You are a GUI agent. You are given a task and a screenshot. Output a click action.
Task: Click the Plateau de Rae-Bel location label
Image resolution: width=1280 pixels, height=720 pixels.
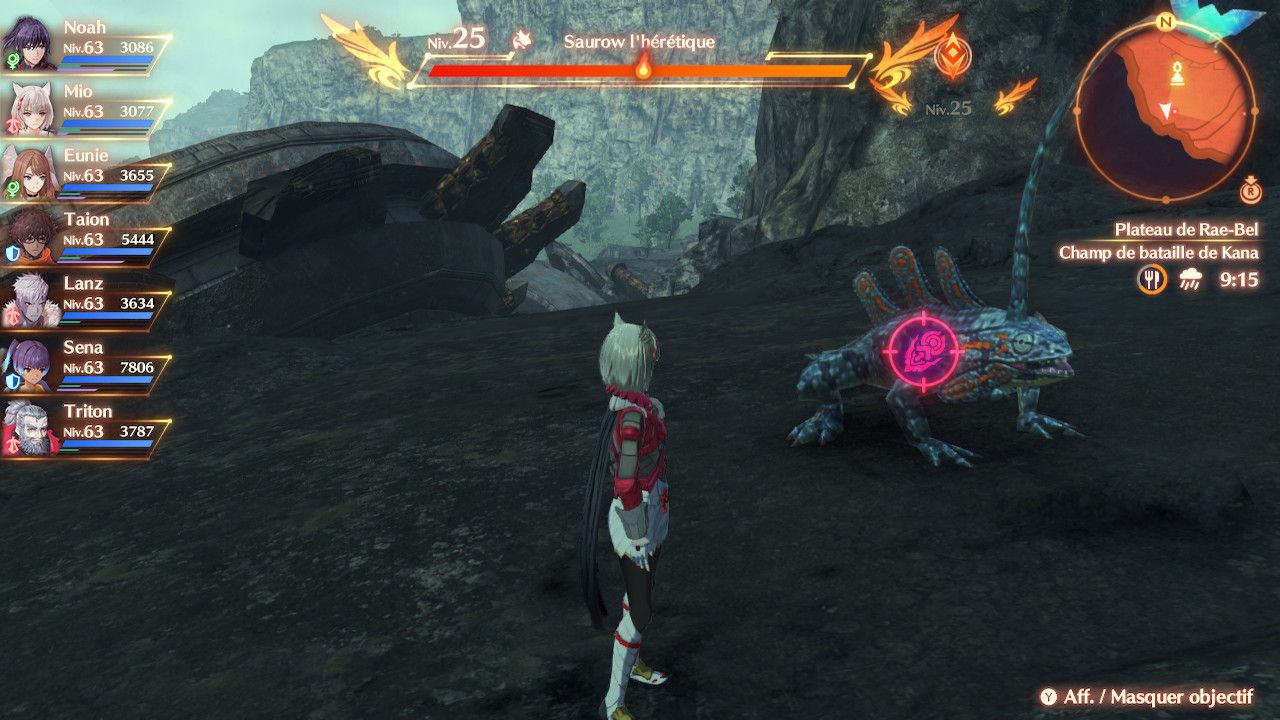click(1187, 230)
